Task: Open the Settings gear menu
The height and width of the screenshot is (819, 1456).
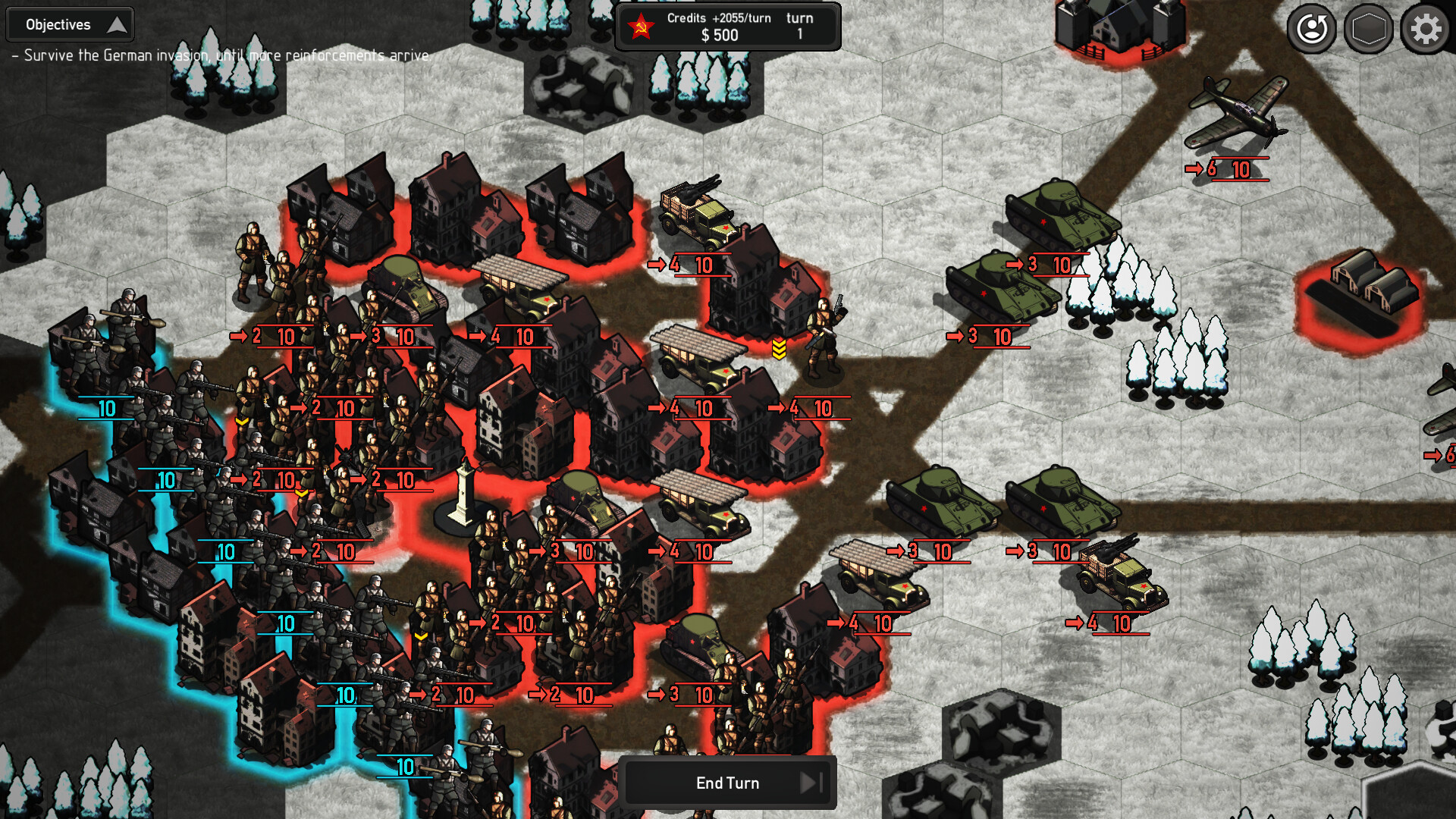Action: point(1425,30)
